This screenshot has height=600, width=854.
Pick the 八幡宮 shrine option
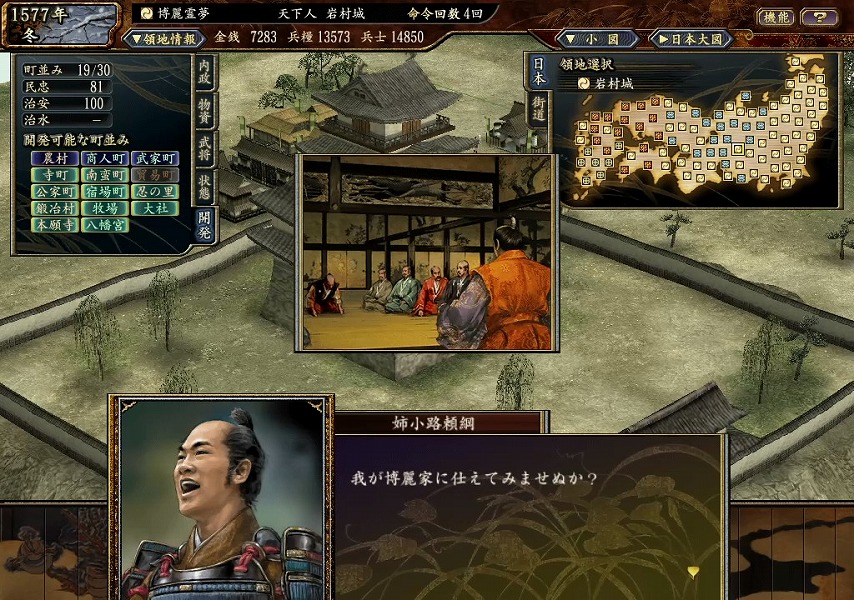click(x=105, y=226)
